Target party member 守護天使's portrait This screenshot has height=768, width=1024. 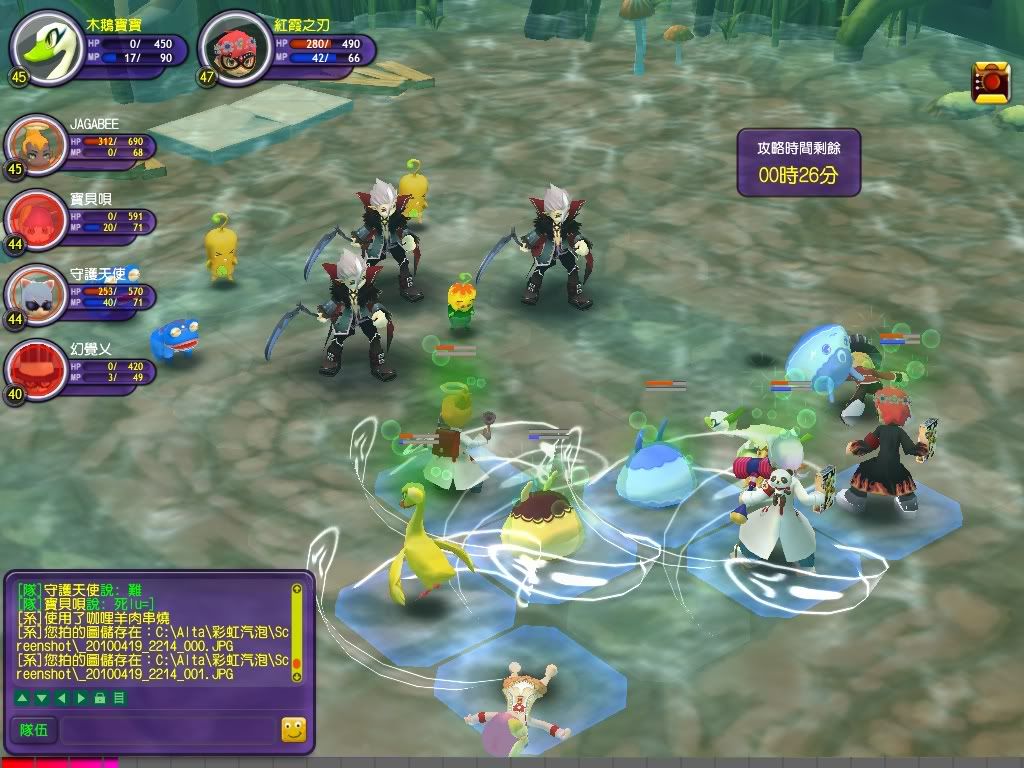[x=35, y=294]
